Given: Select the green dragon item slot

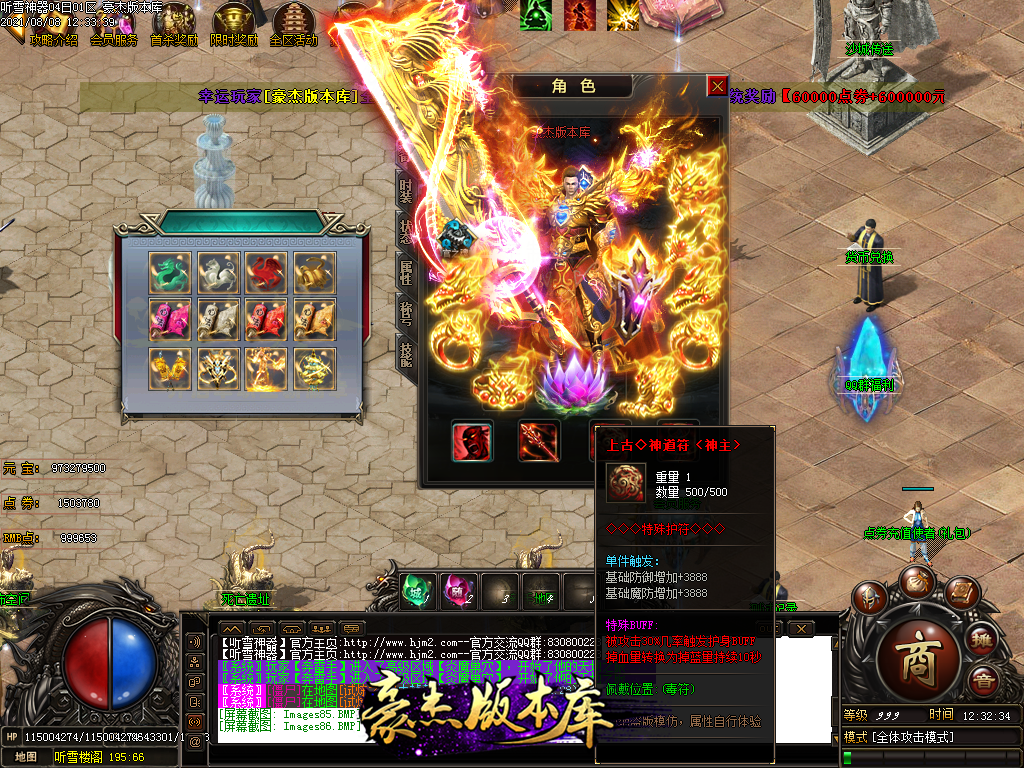Looking at the screenshot, I should pyautogui.click(x=169, y=272).
